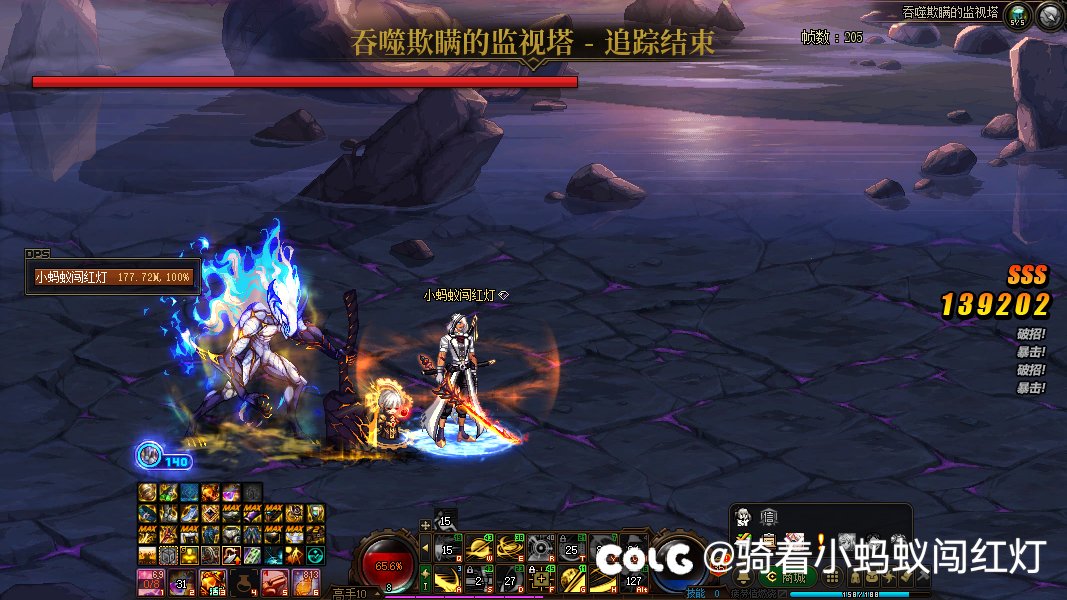Screen dimensions: 1067x600
Task: Activate the A key yellow slash skill
Action: (447, 578)
